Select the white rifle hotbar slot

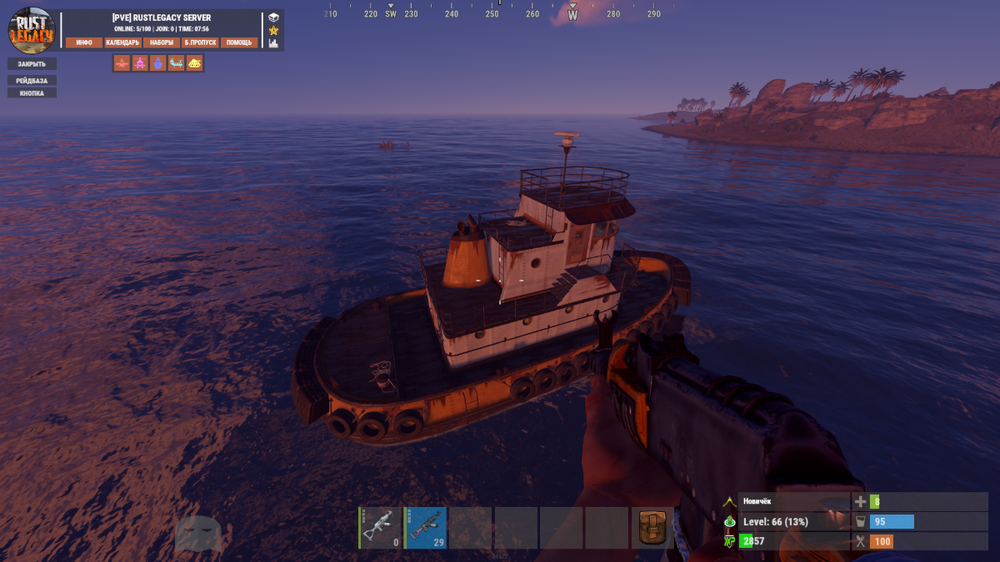pyautogui.click(x=380, y=527)
